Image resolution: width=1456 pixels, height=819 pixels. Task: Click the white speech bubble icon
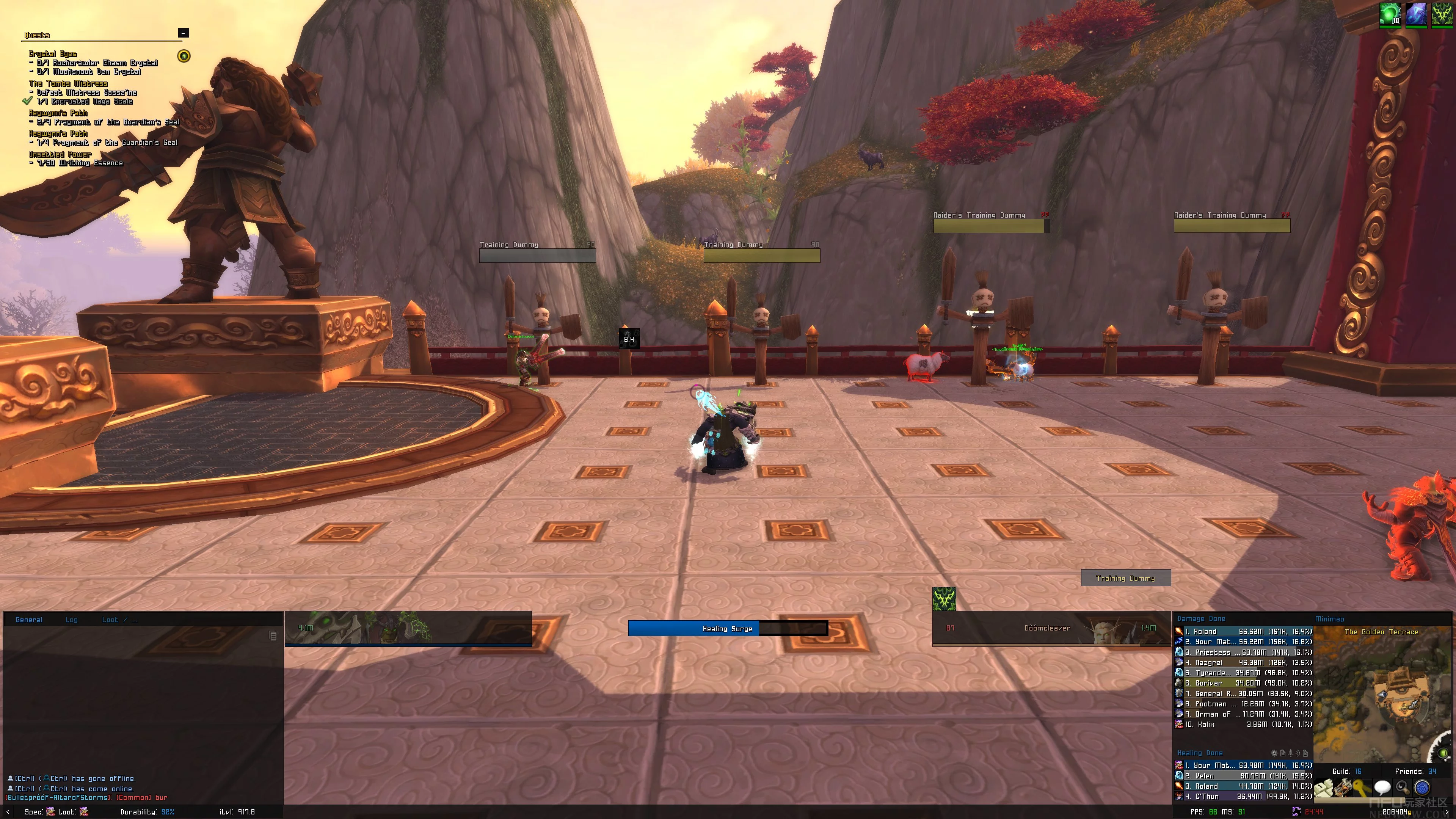point(1382,788)
